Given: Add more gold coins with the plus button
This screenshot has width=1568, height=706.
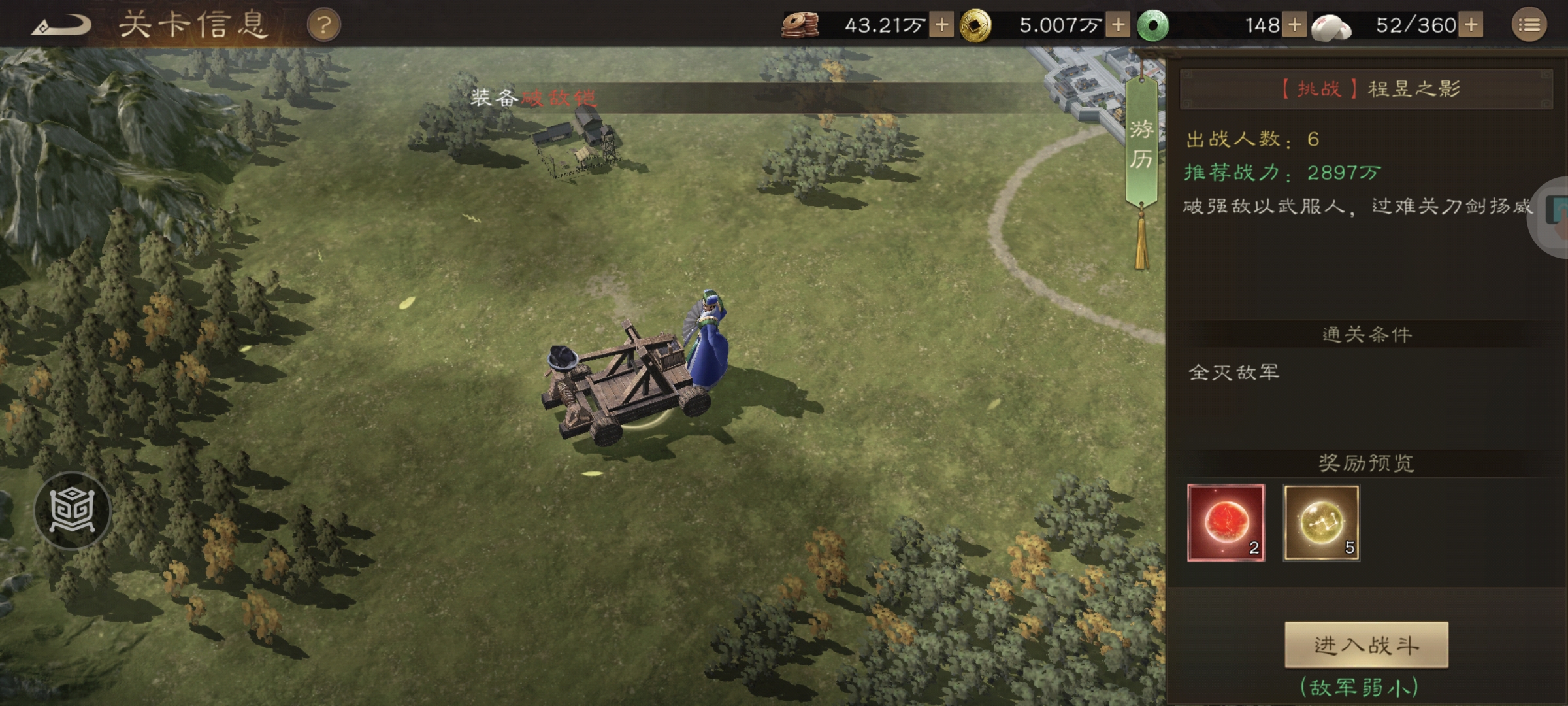Looking at the screenshot, I should pyautogui.click(x=1118, y=25).
